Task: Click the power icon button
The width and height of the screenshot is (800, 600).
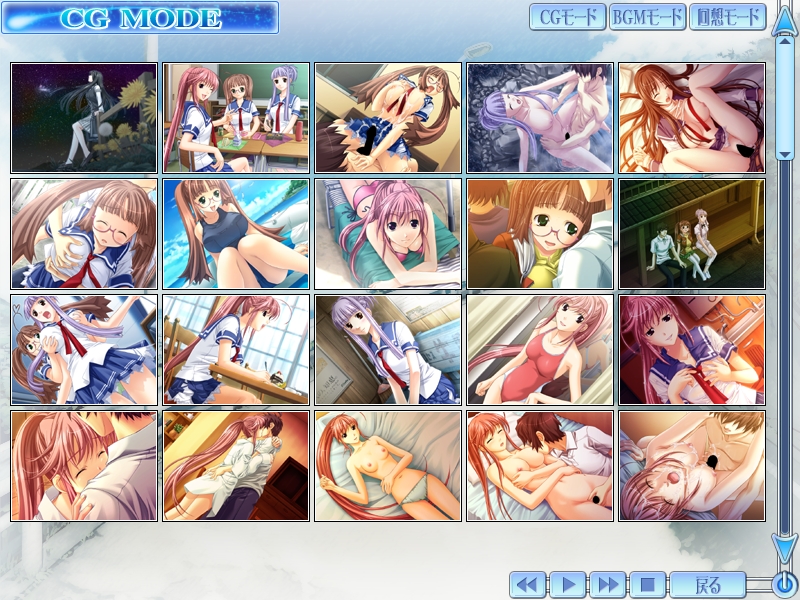Action: click(784, 584)
